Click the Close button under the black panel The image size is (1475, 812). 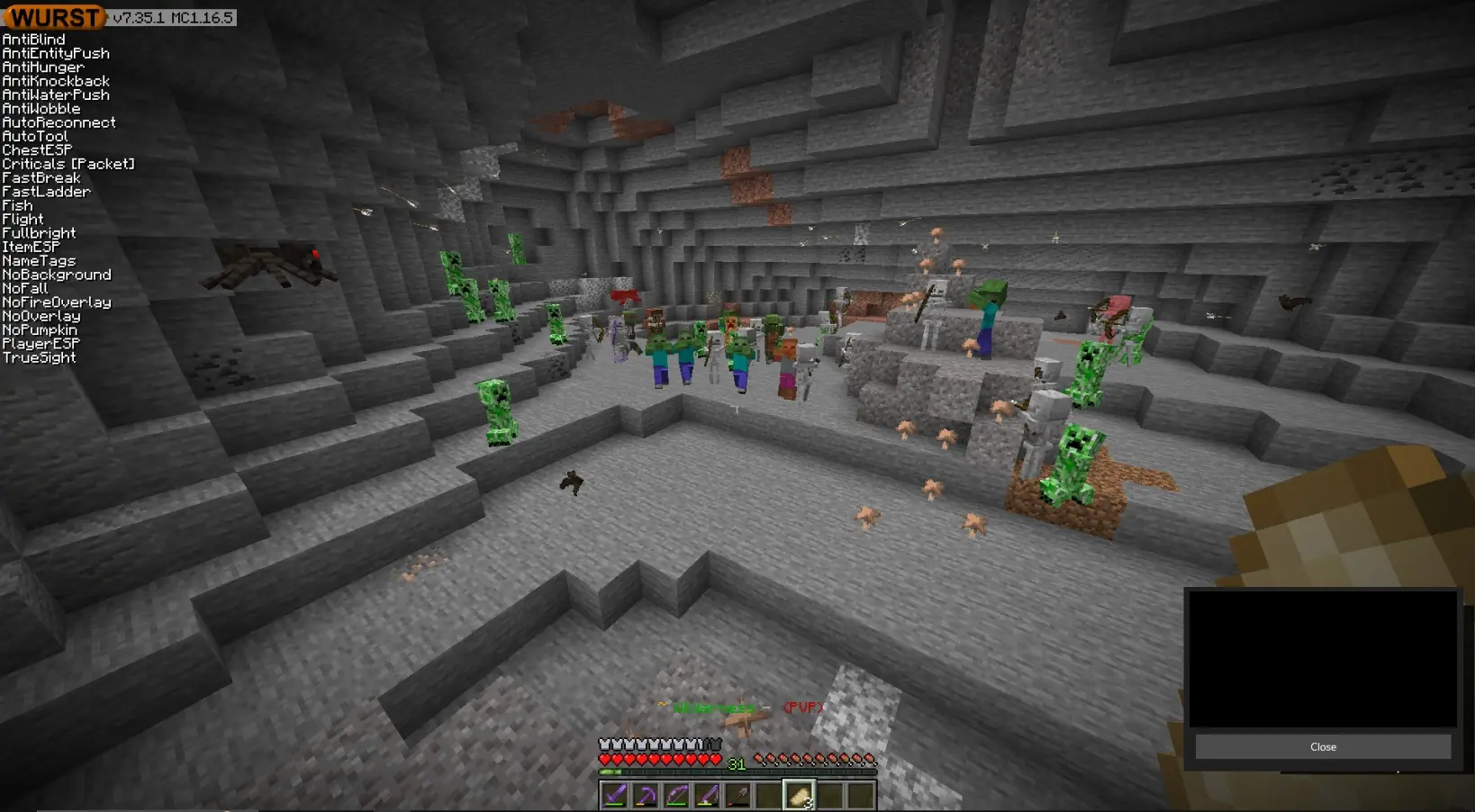pos(1323,747)
